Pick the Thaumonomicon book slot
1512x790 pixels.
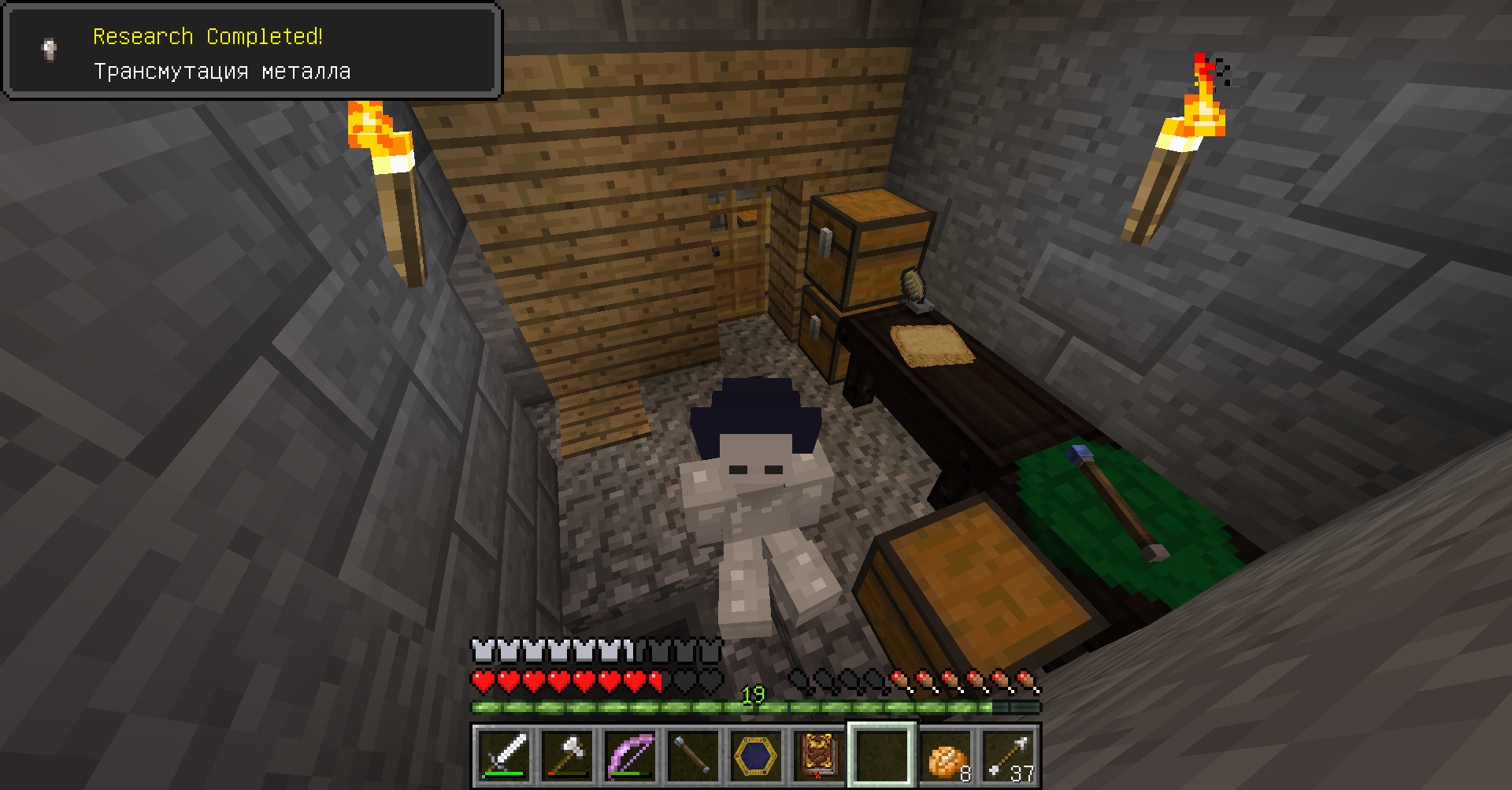[x=819, y=756]
